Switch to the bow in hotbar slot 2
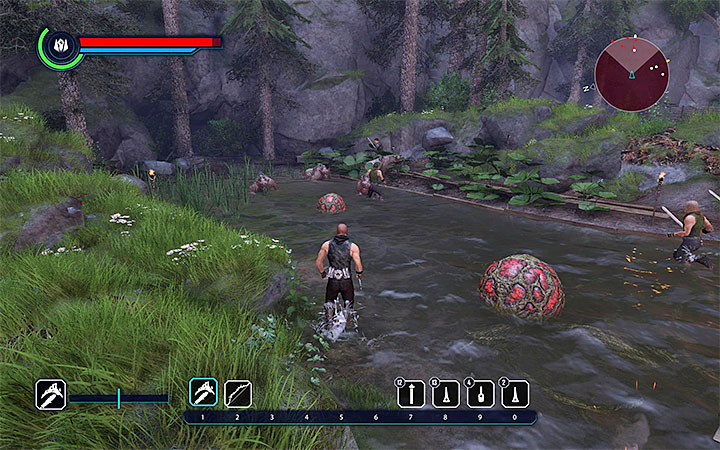 coord(238,393)
